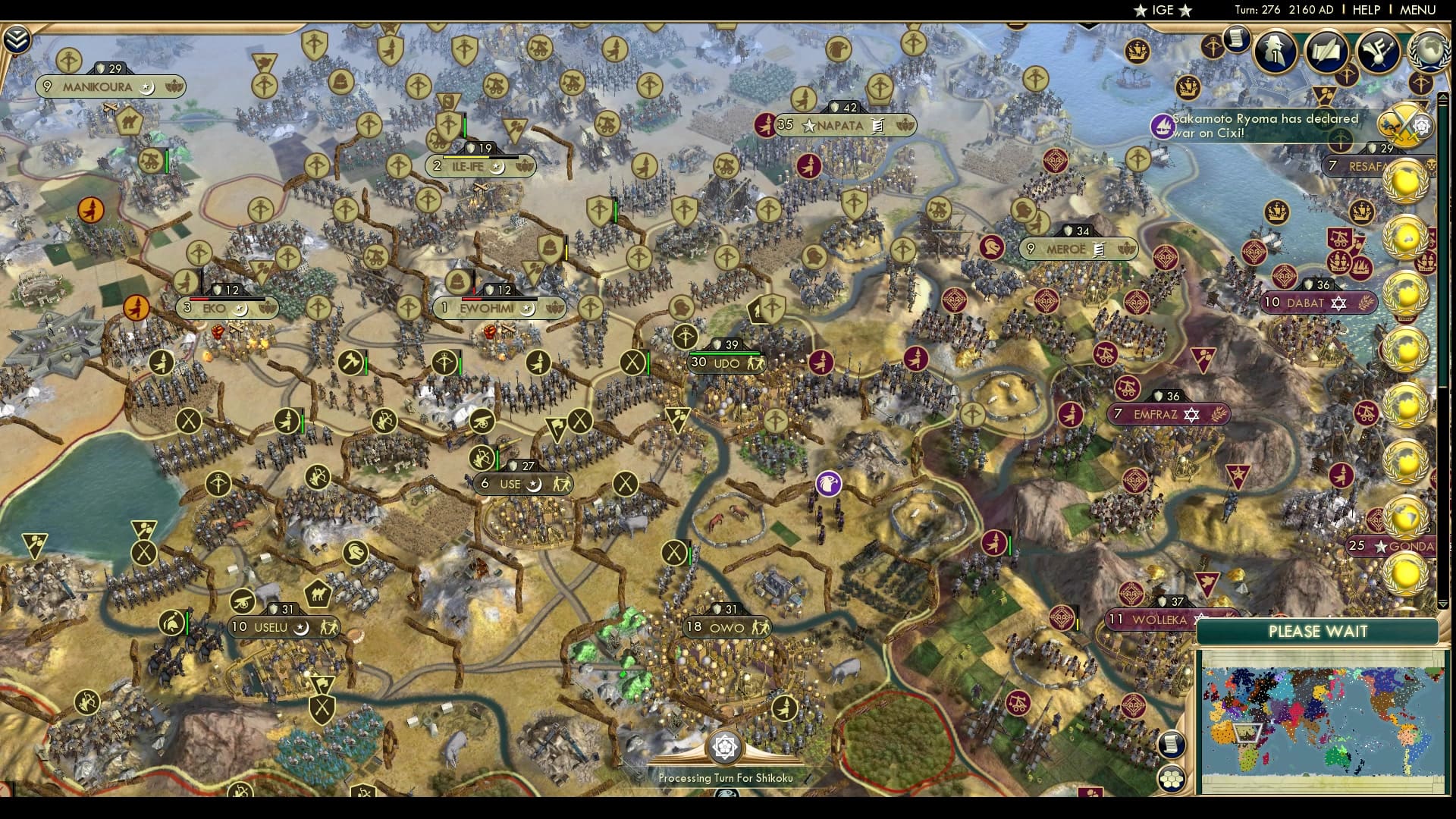The height and width of the screenshot is (819, 1456).
Task: Open HELP from the top bar
Action: click(x=1365, y=11)
